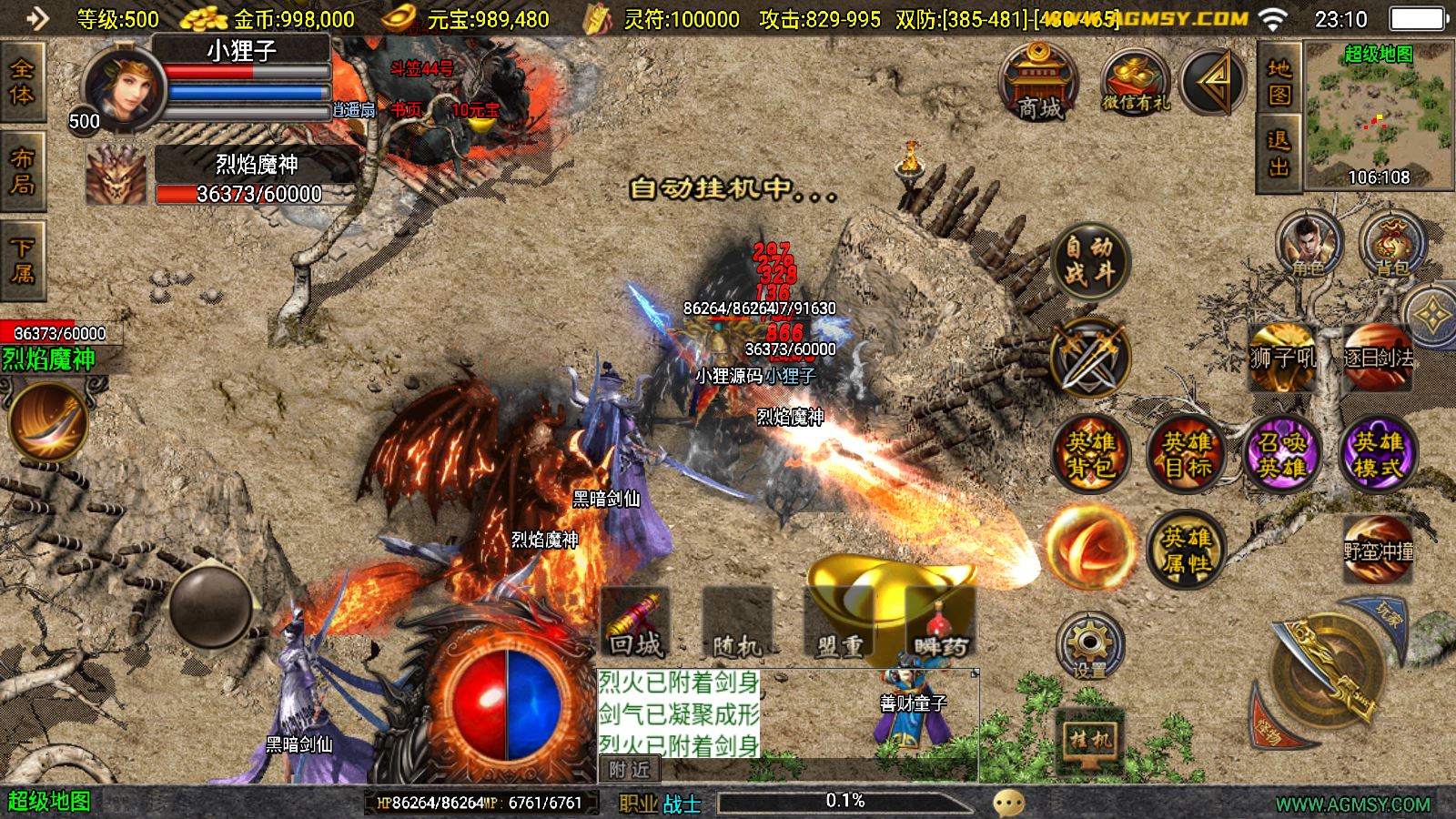Open 英雄背包 hero bag
Viewport: 1456px width, 819px height.
click(x=1090, y=454)
